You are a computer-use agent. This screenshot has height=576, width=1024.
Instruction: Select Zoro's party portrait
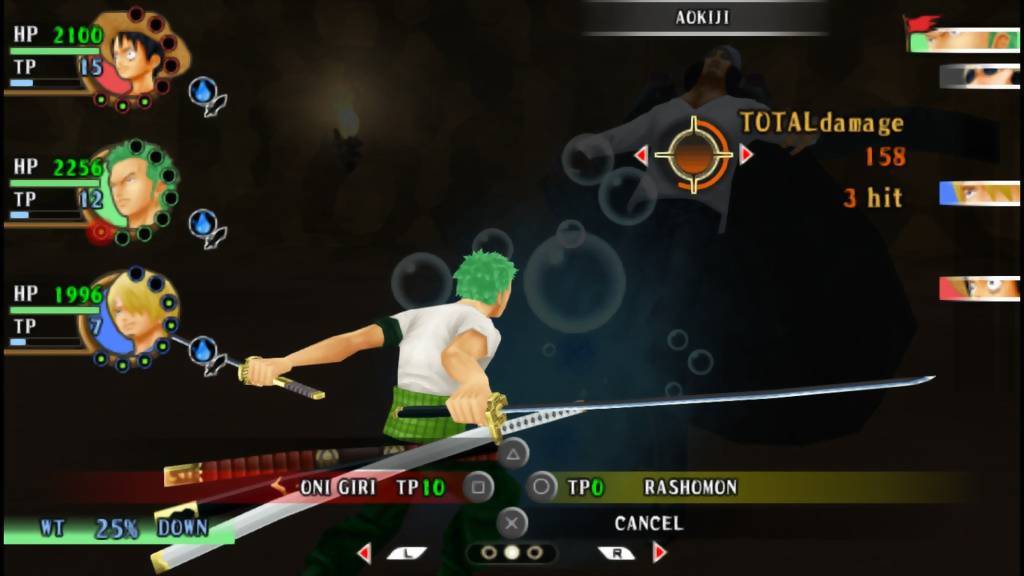coord(137,190)
